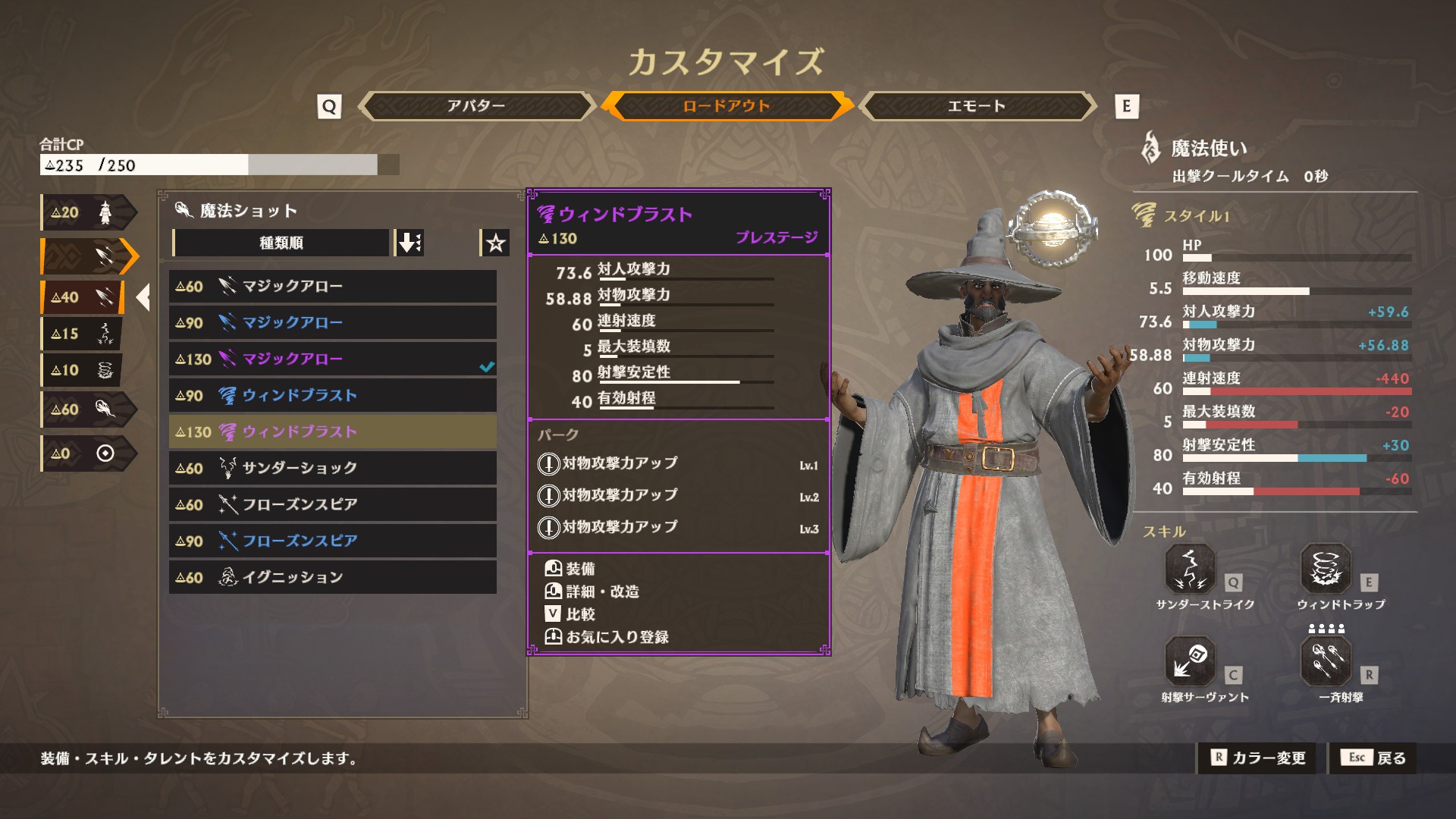Switch to the アバター tab

click(475, 106)
